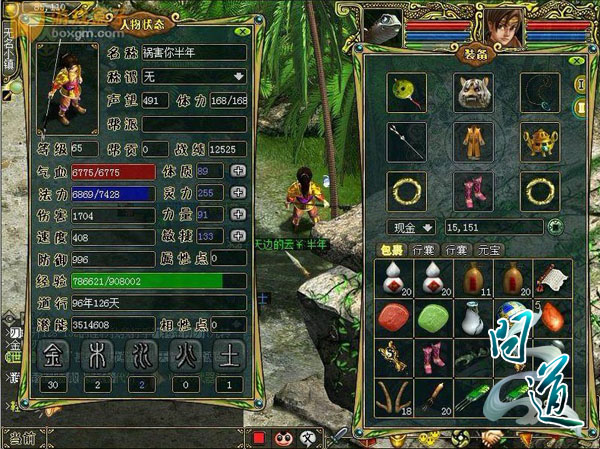Viewport: 600px width, 449px height.
Task: Open the 现金 currency dropdown
Action: tap(414, 227)
